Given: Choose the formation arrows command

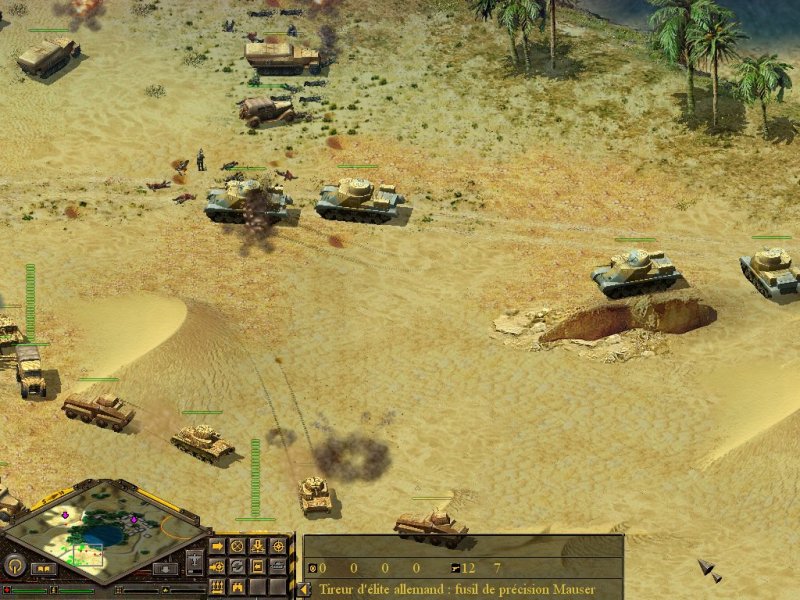Looking at the screenshot, I should tap(217, 586).
